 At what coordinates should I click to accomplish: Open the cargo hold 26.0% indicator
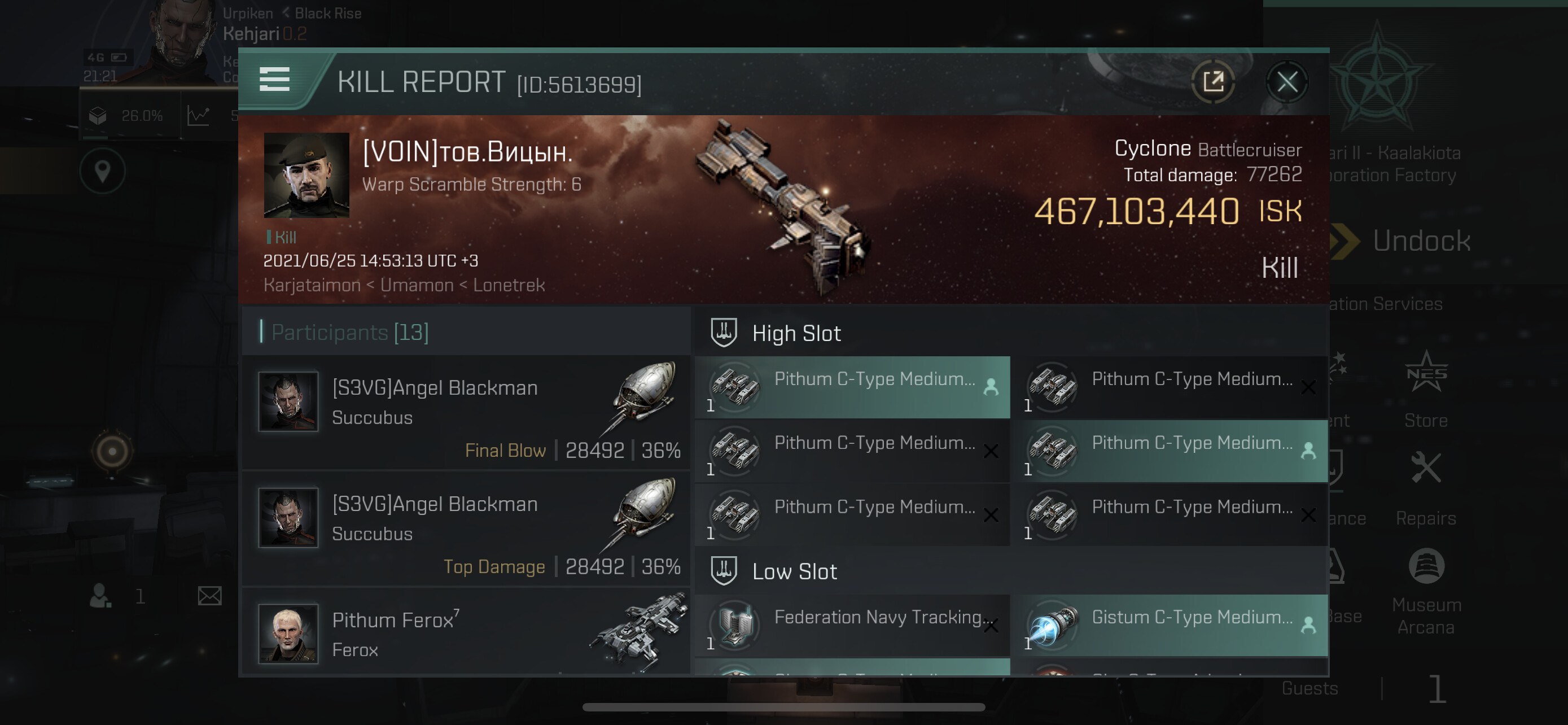pos(126,116)
